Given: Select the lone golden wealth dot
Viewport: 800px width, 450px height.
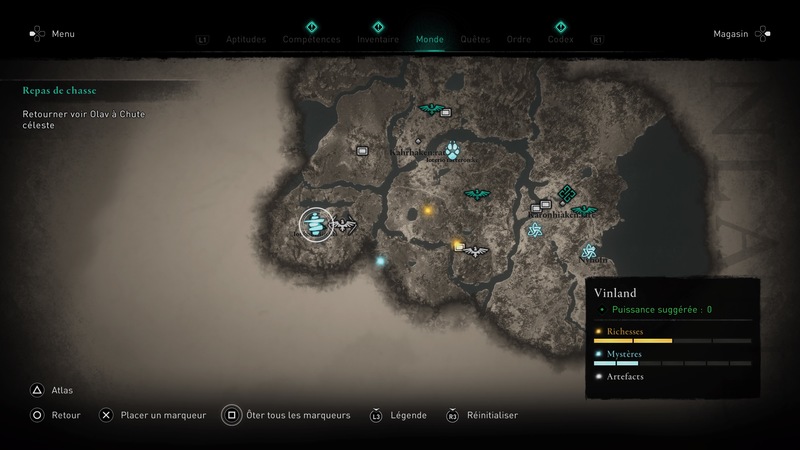Looking at the screenshot, I should tap(428, 211).
